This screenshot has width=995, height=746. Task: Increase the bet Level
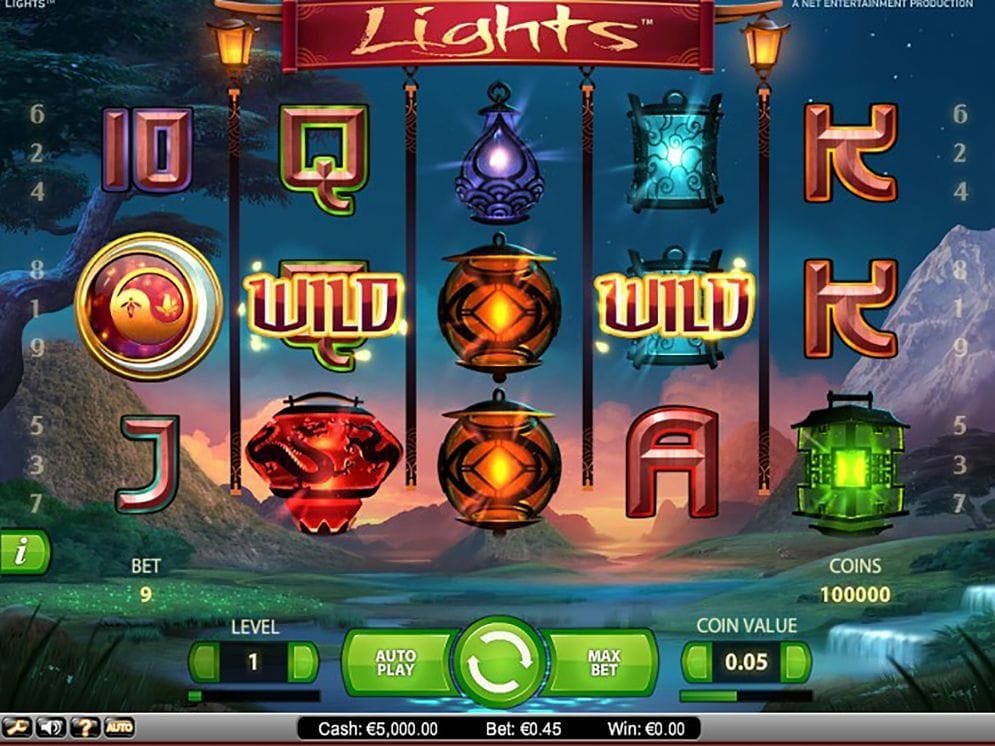(x=303, y=662)
